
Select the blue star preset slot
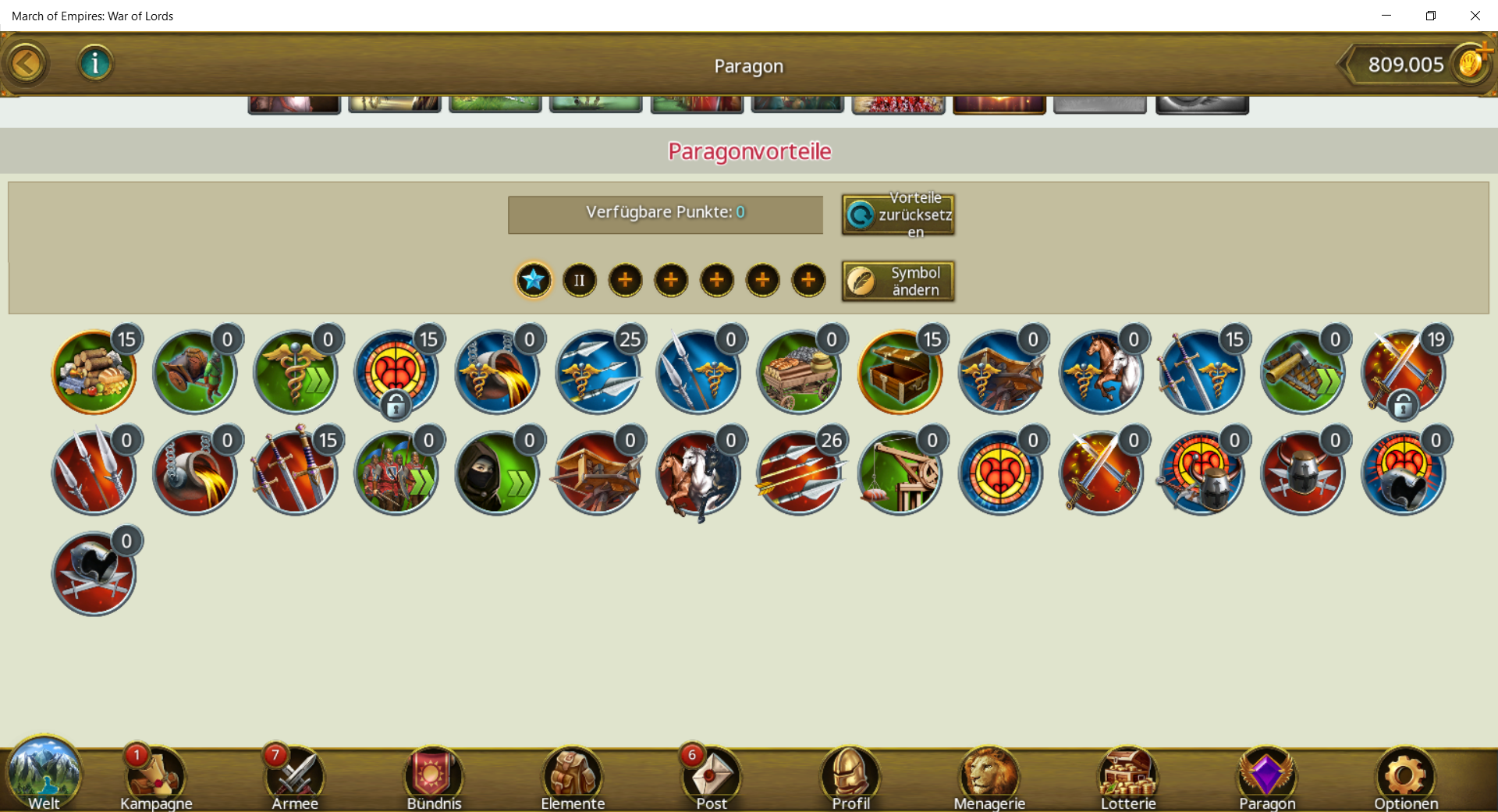tap(534, 280)
